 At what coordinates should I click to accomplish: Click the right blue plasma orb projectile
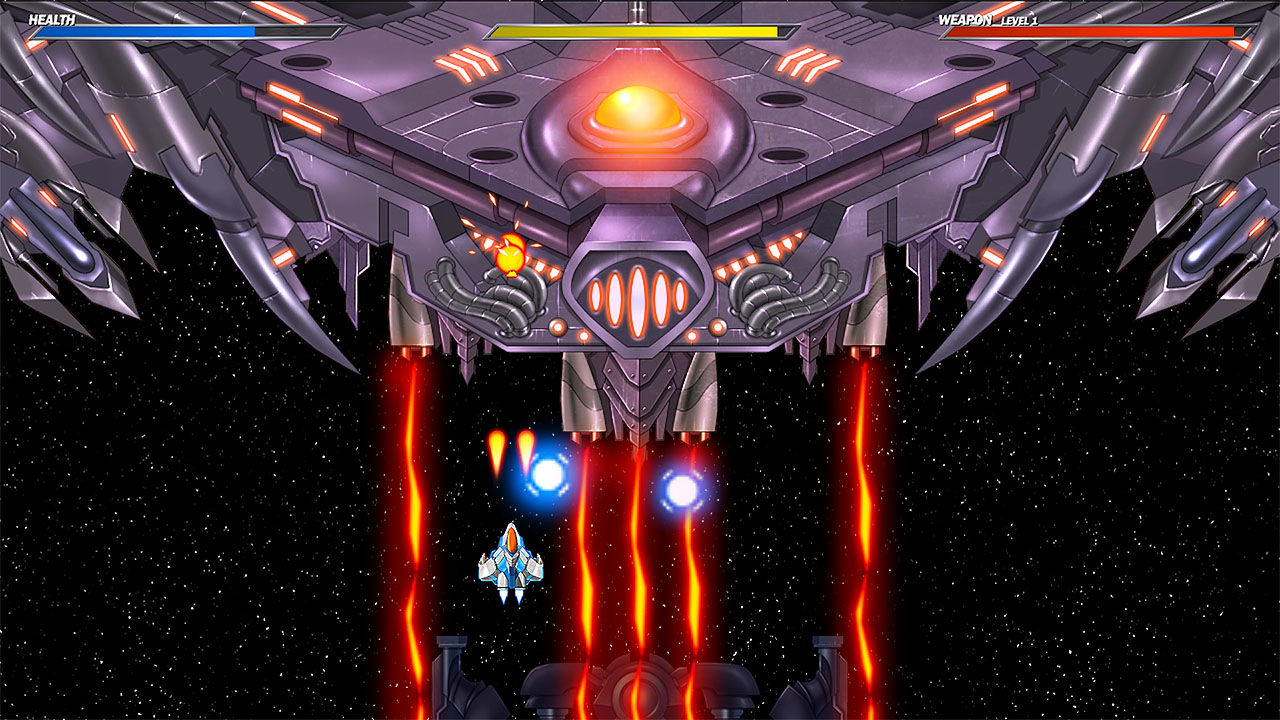click(683, 491)
